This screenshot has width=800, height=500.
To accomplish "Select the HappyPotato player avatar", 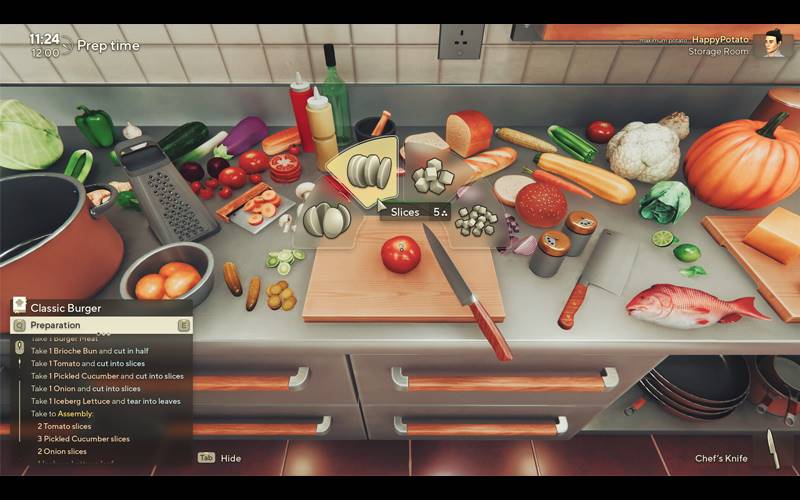I will [x=771, y=44].
